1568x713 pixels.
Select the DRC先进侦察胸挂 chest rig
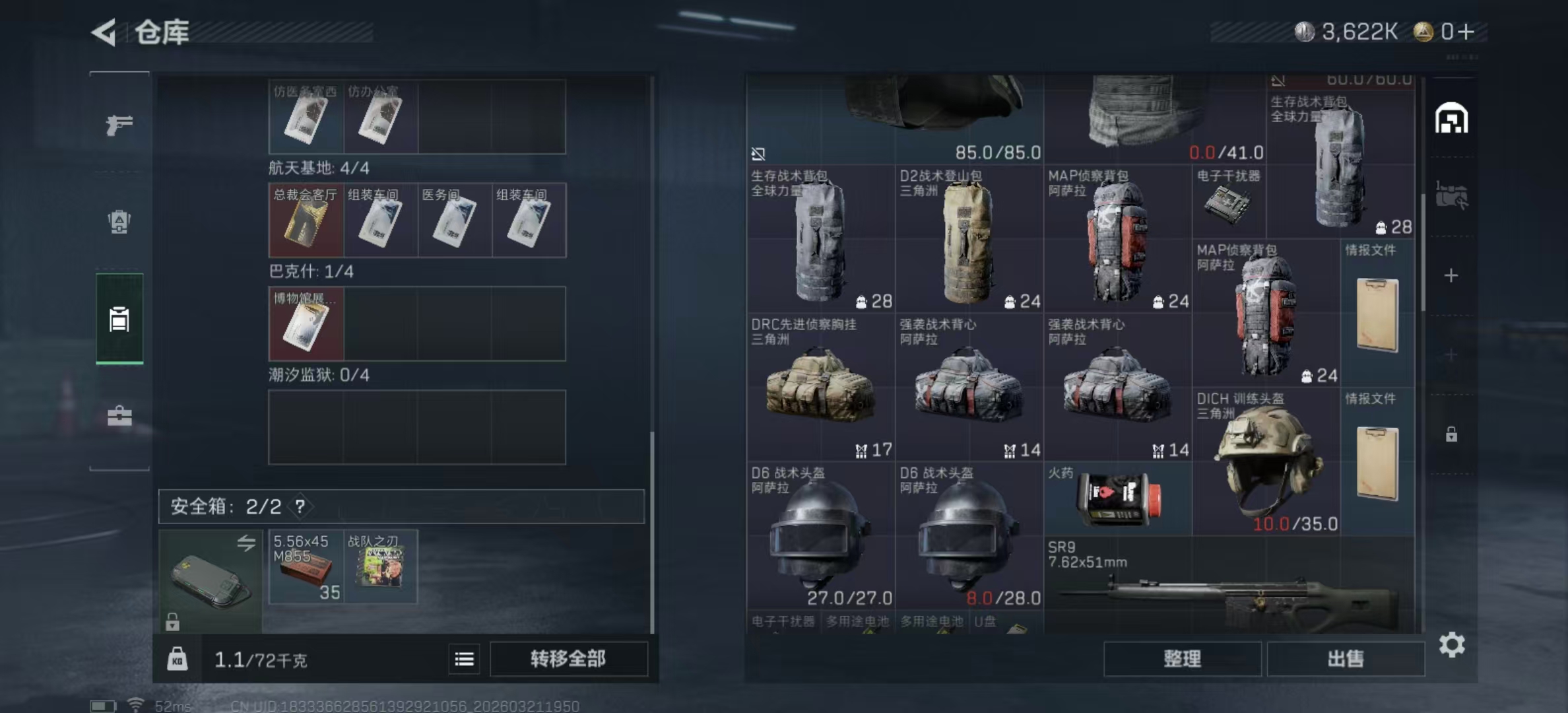point(820,388)
